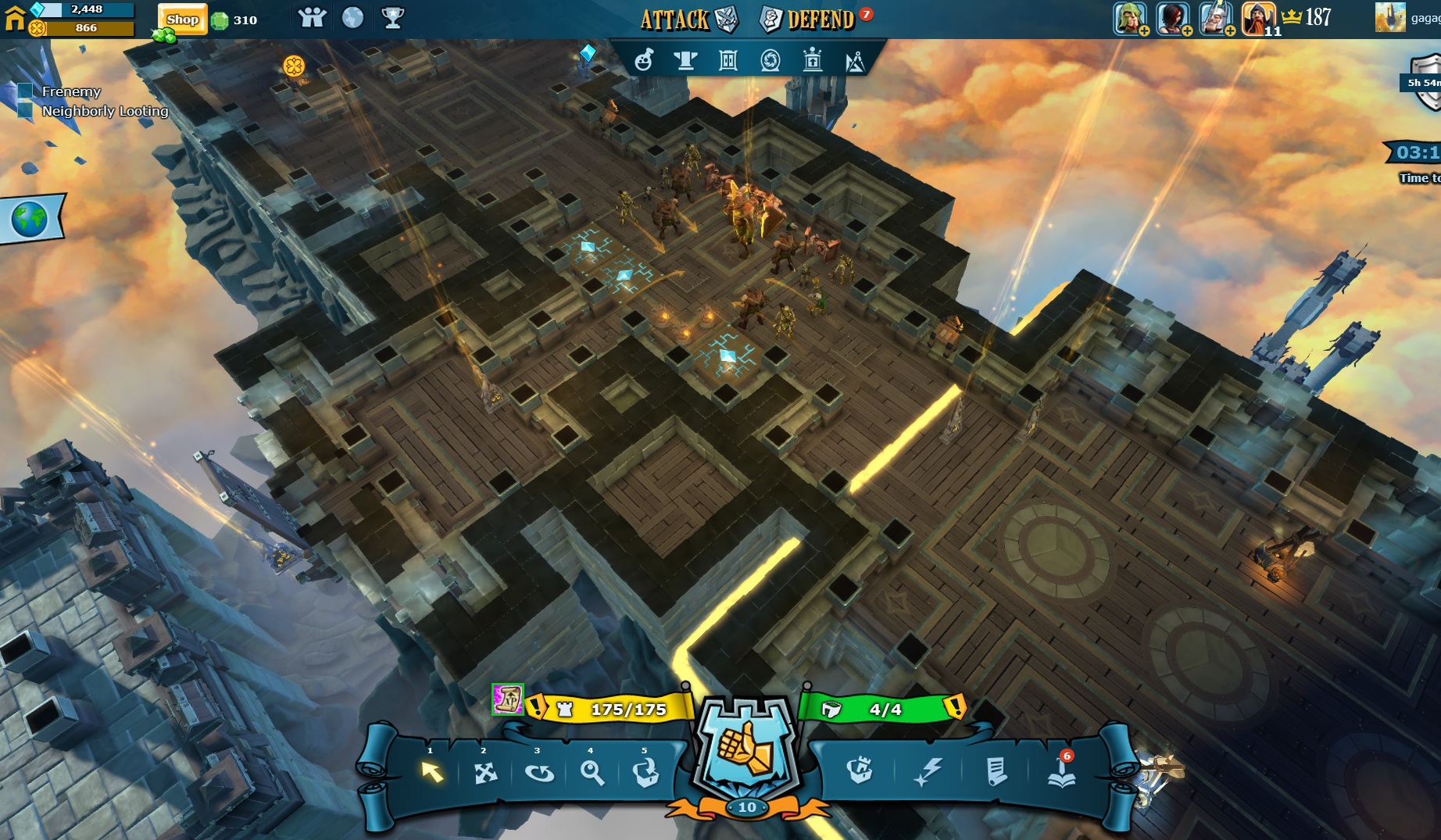Select the silver-helmed knight hero portrait

[x=1215, y=18]
